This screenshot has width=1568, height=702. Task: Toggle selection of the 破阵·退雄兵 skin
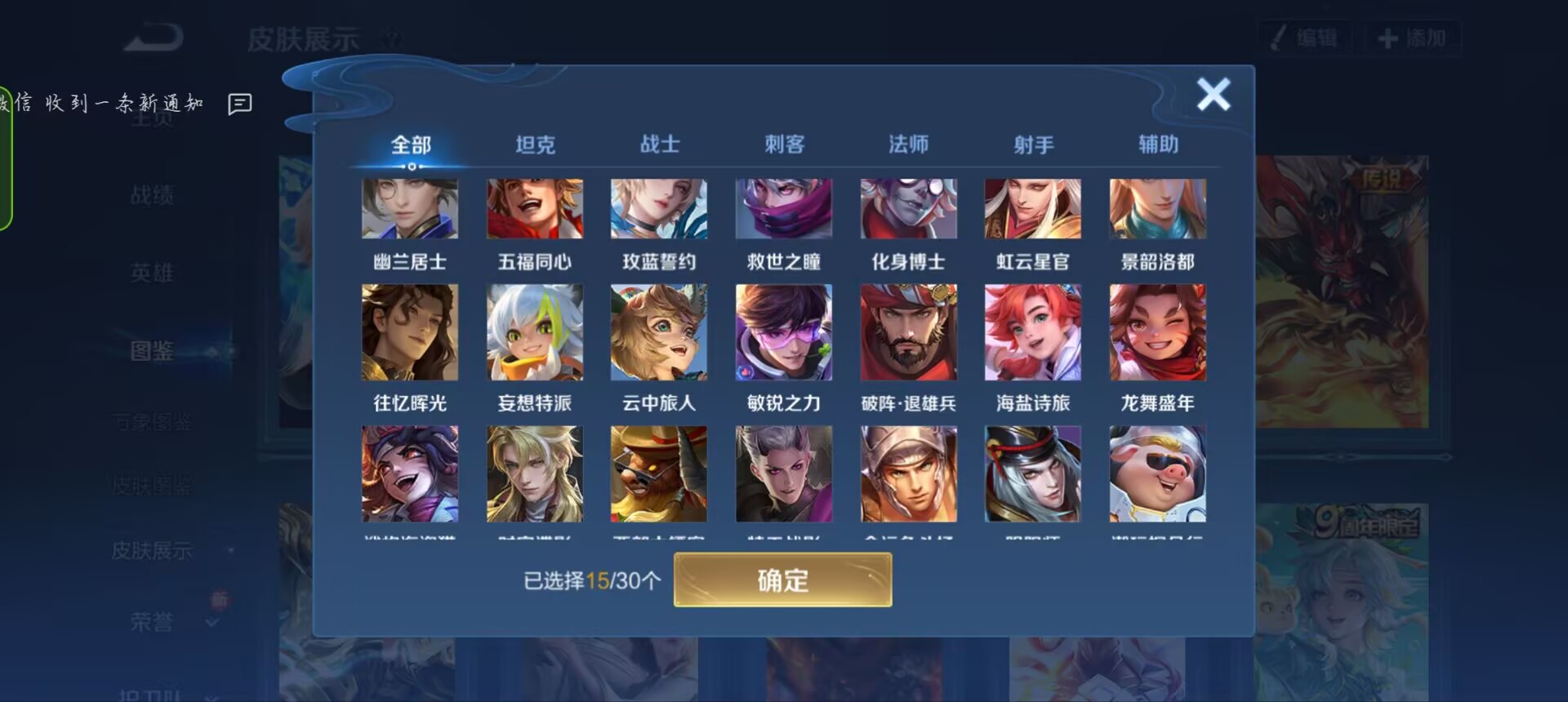click(907, 332)
